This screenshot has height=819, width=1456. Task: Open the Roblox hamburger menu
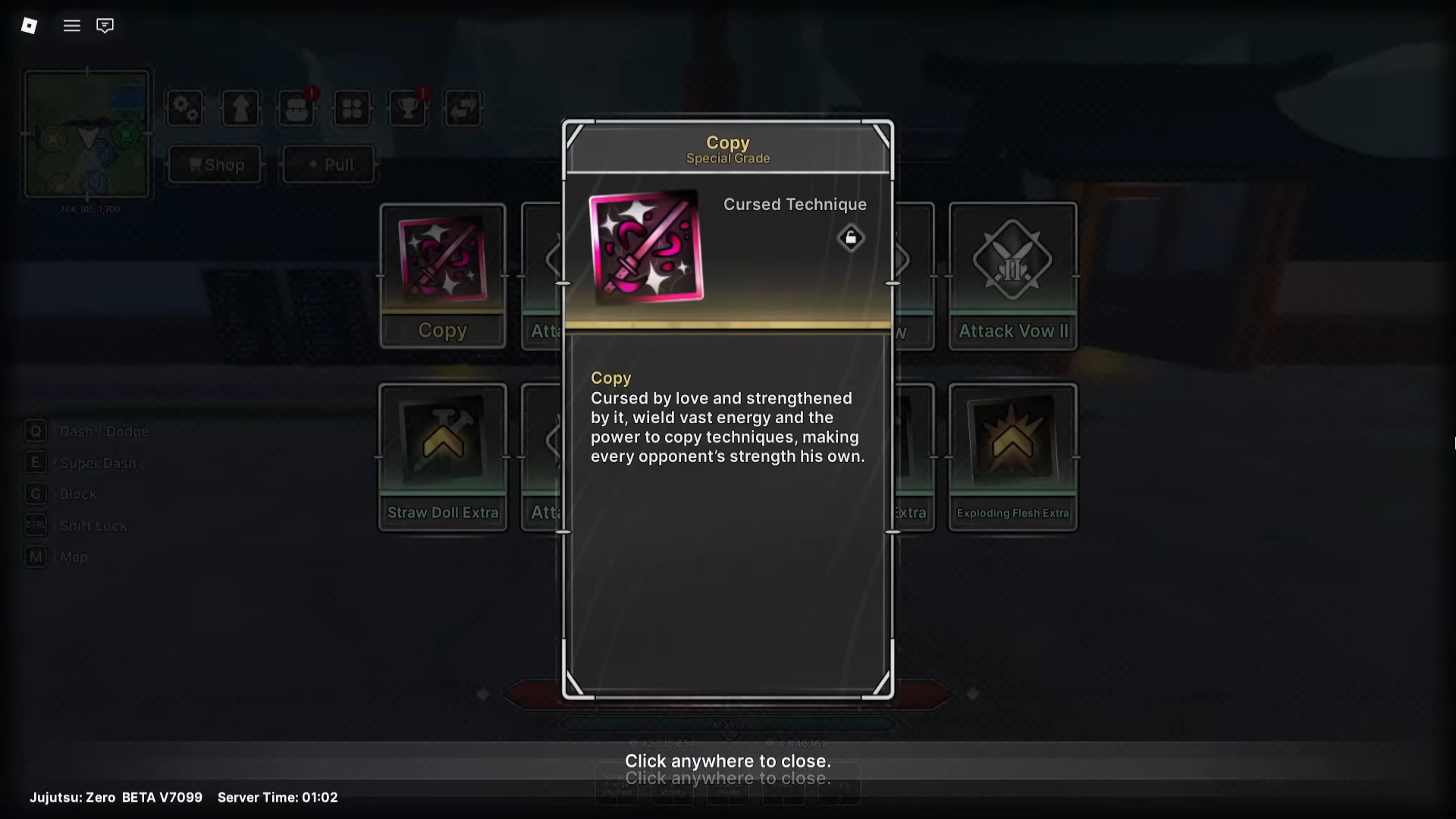coord(72,26)
